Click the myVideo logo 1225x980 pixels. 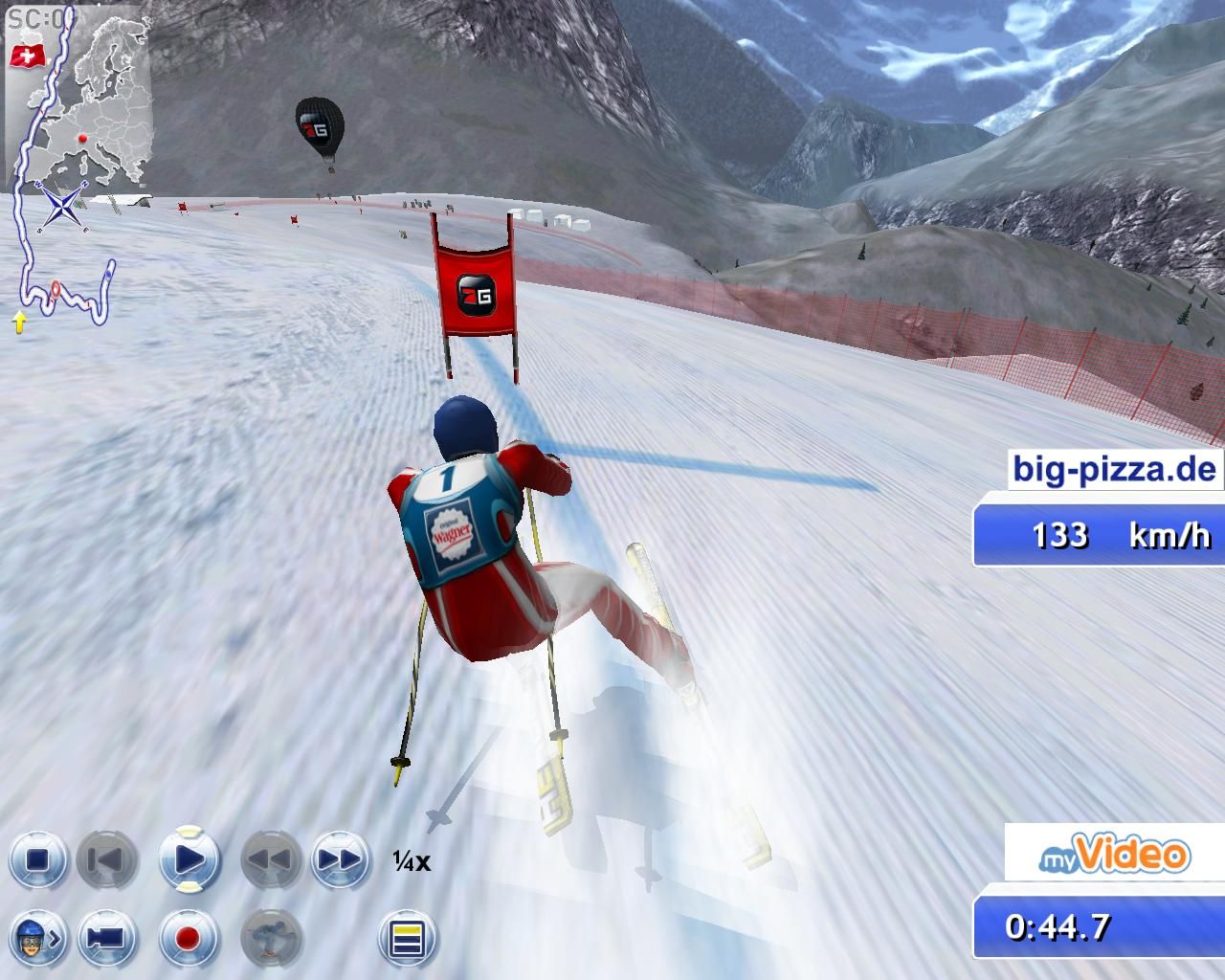pyautogui.click(x=1115, y=855)
